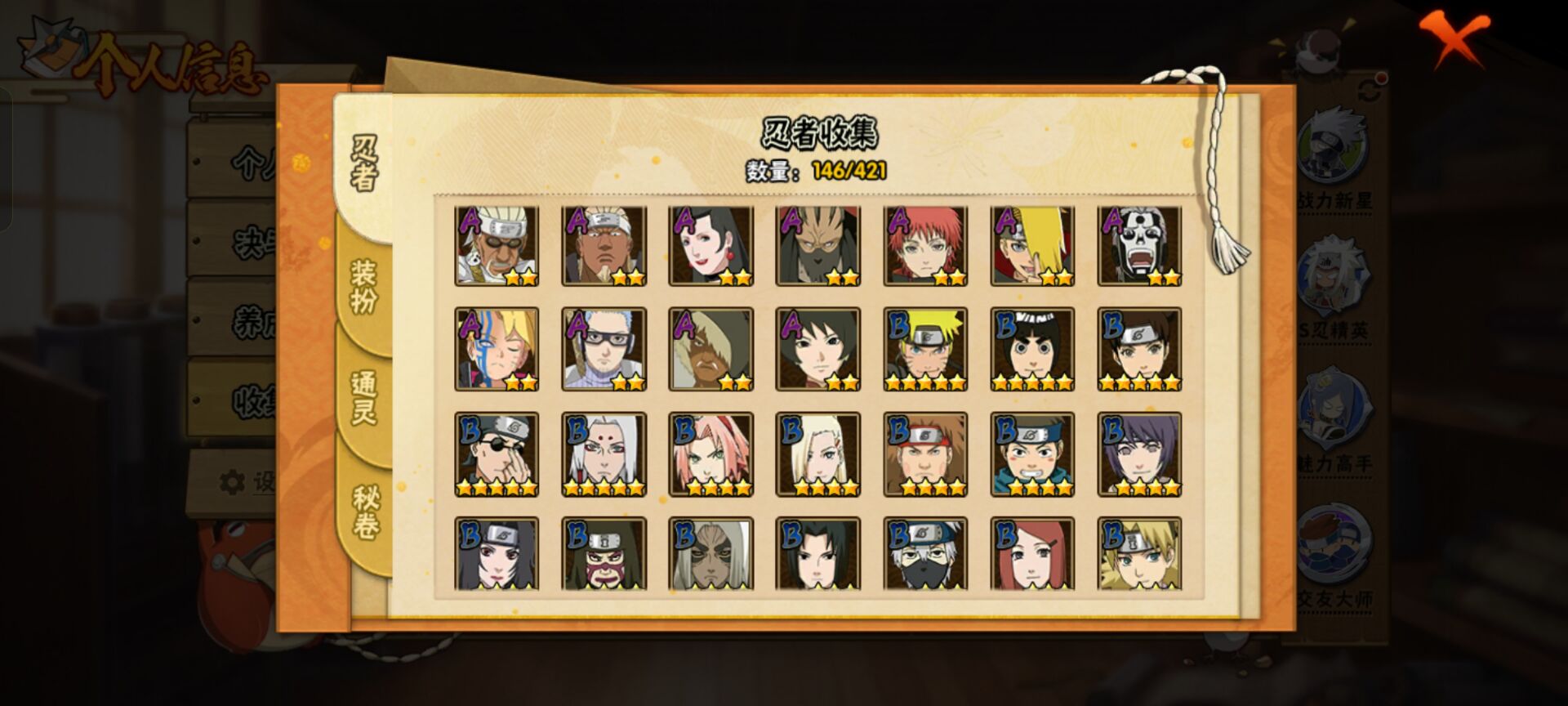The width and height of the screenshot is (1568, 706).
Task: Pick the Konohamaru portrait with blue scarf
Action: click(1032, 454)
